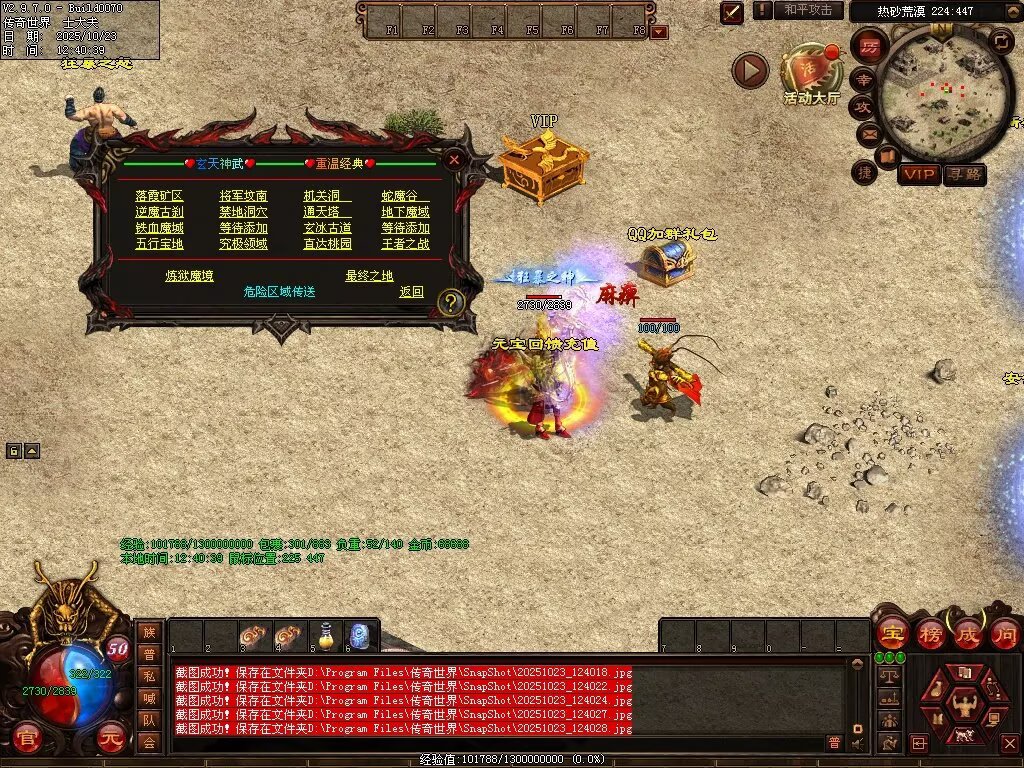Select the yellow potion hotbar slot

click(x=325, y=635)
